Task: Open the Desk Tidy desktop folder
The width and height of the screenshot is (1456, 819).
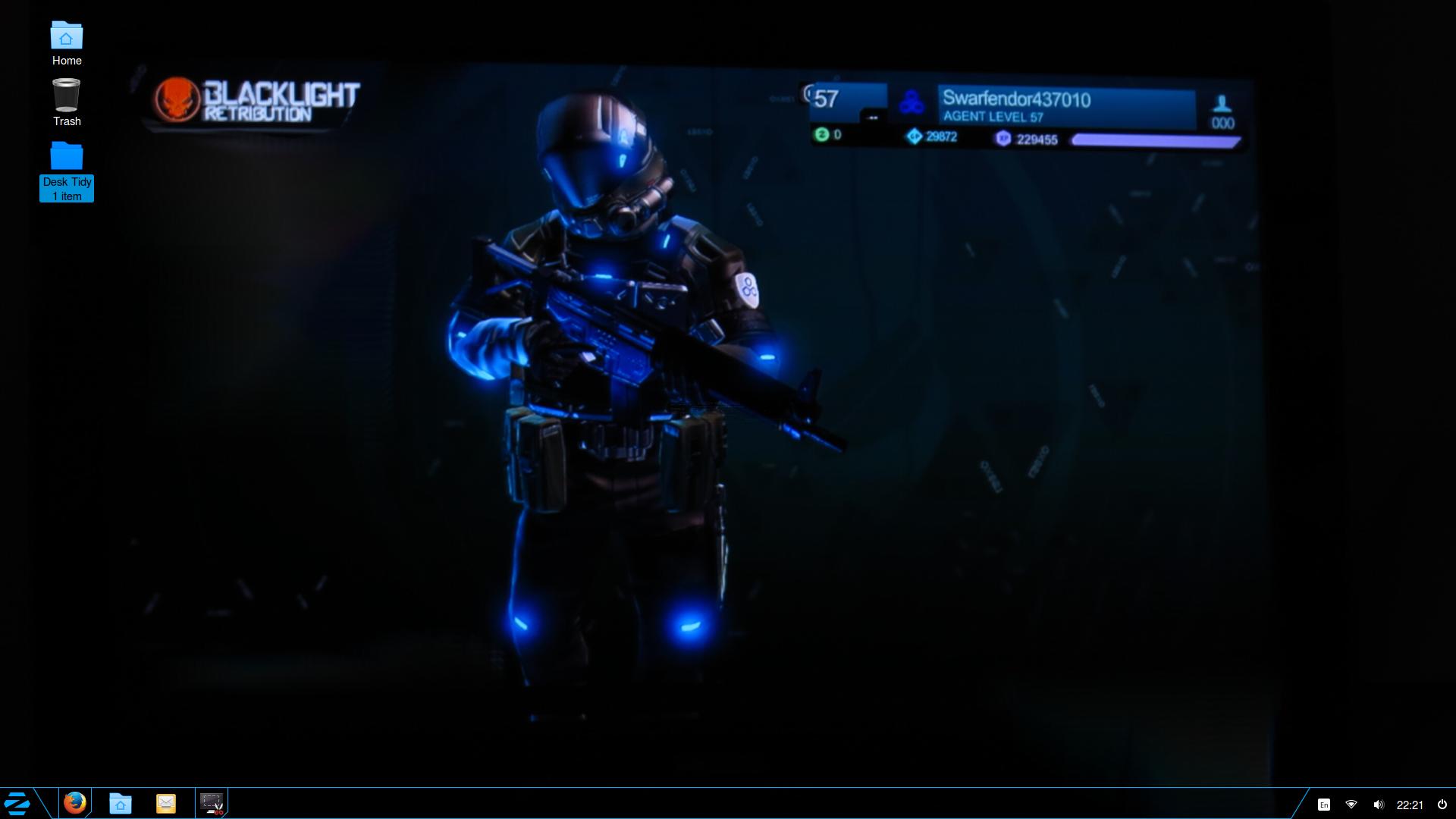Action: click(67, 158)
